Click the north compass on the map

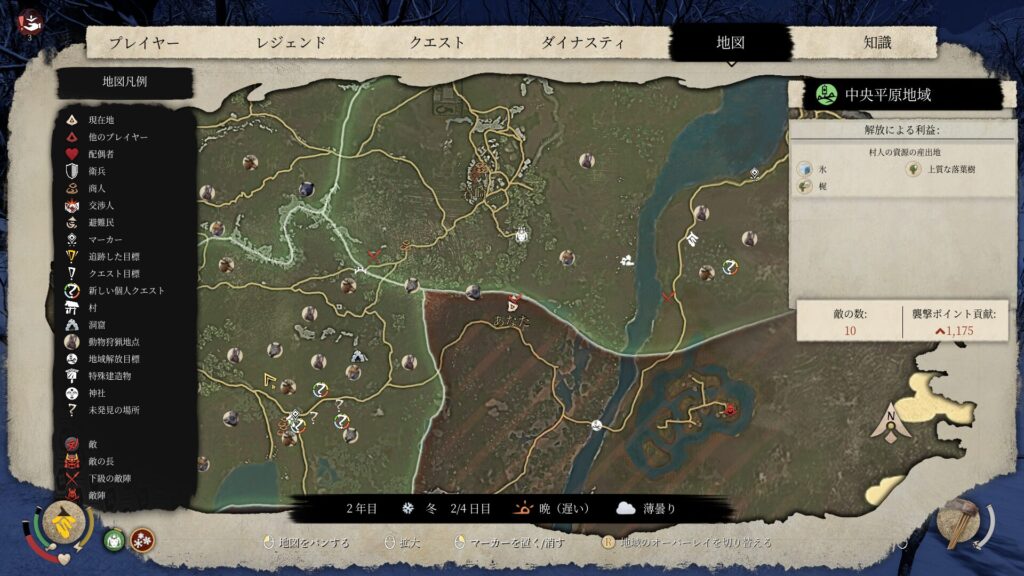click(891, 422)
